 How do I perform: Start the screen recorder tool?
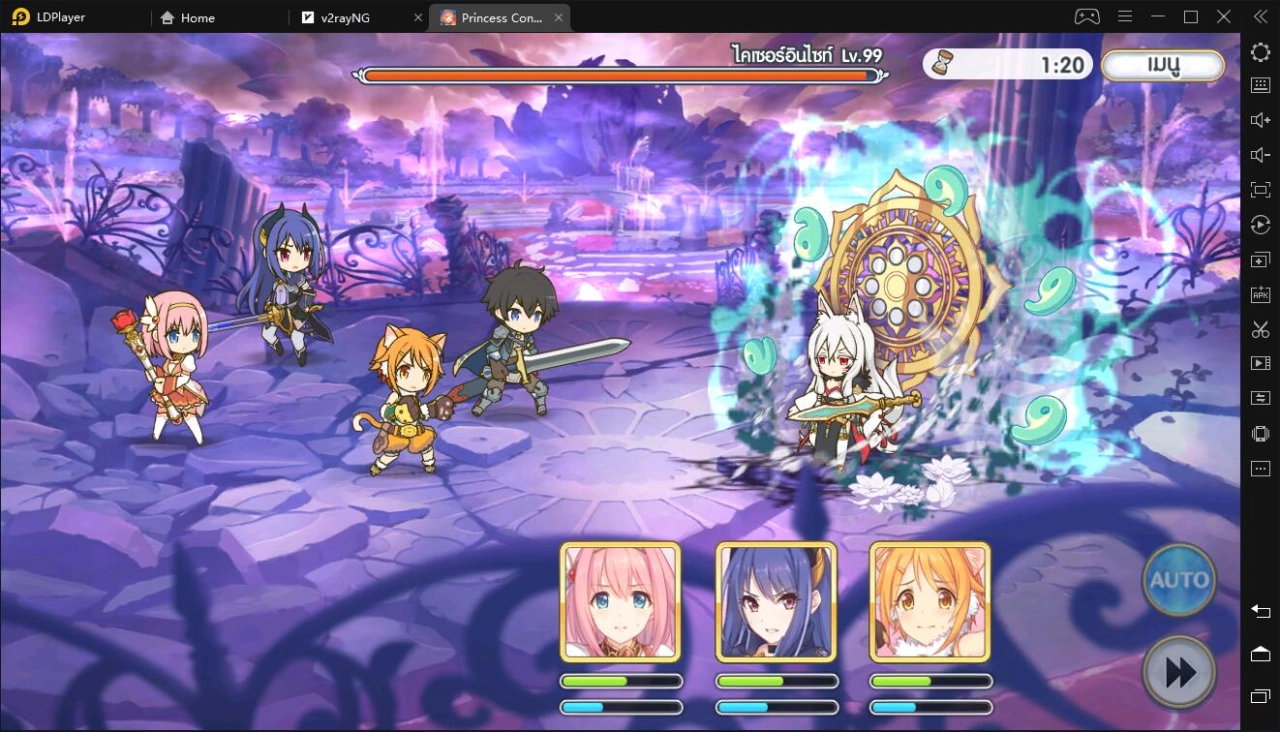pyautogui.click(x=1259, y=363)
